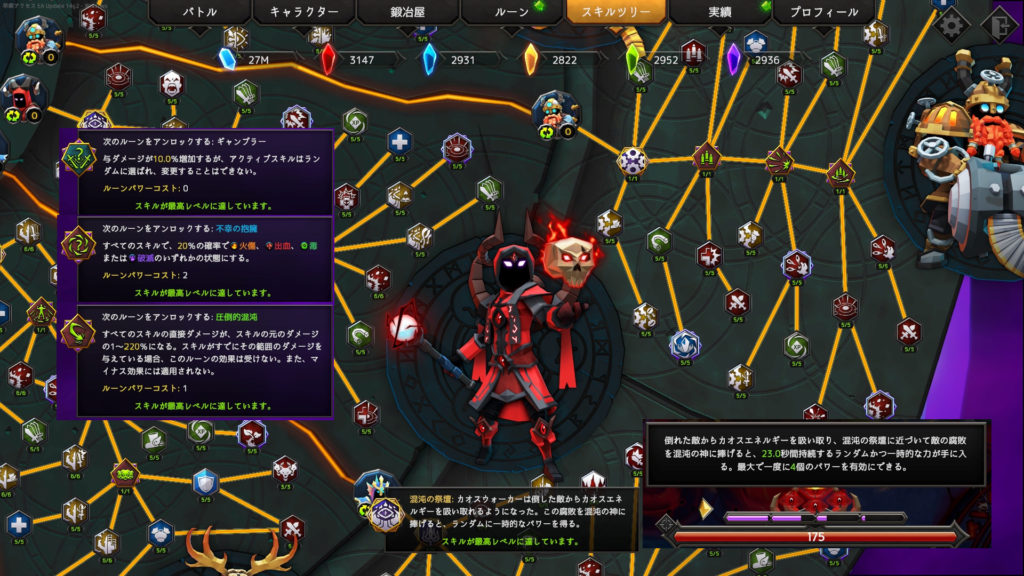Click the highlighted スキルツリー tab
Image resolution: width=1024 pixels, height=576 pixels.
coord(615,12)
